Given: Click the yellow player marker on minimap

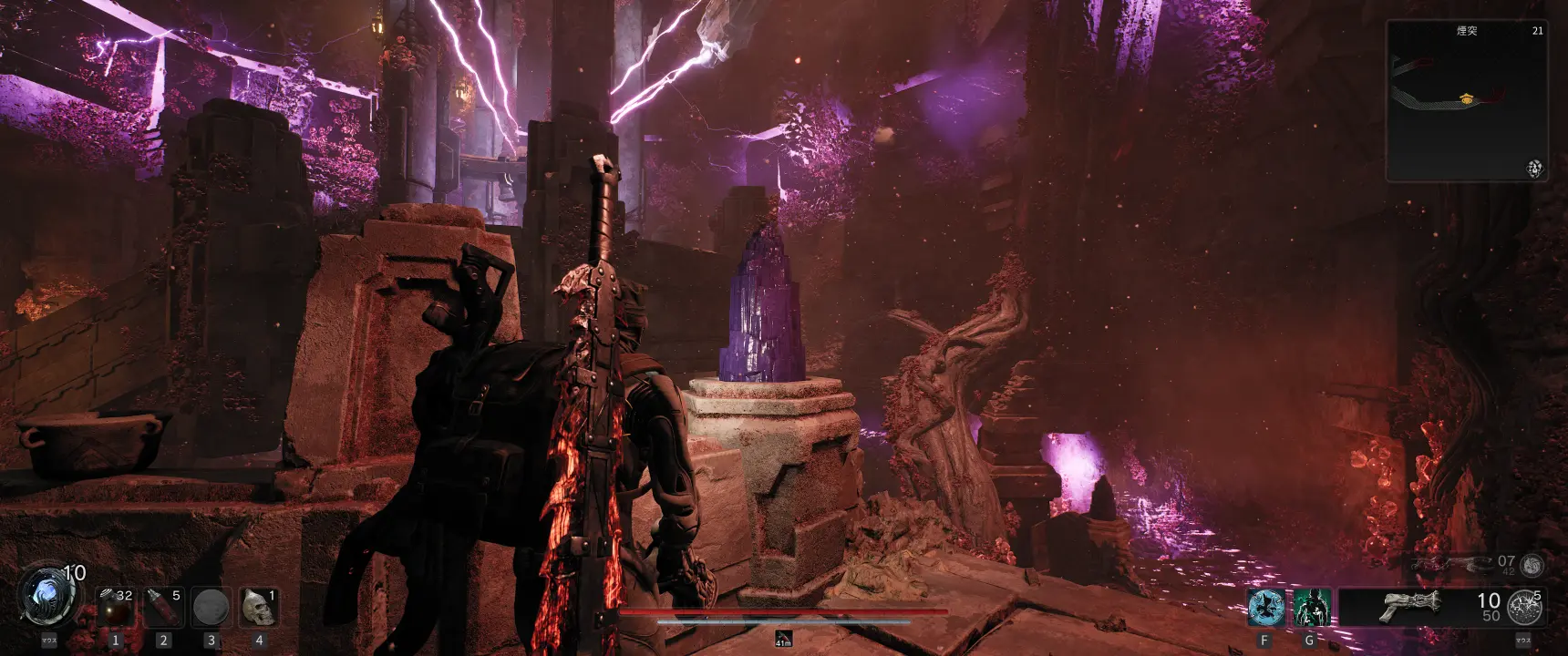Looking at the screenshot, I should pyautogui.click(x=1466, y=97).
